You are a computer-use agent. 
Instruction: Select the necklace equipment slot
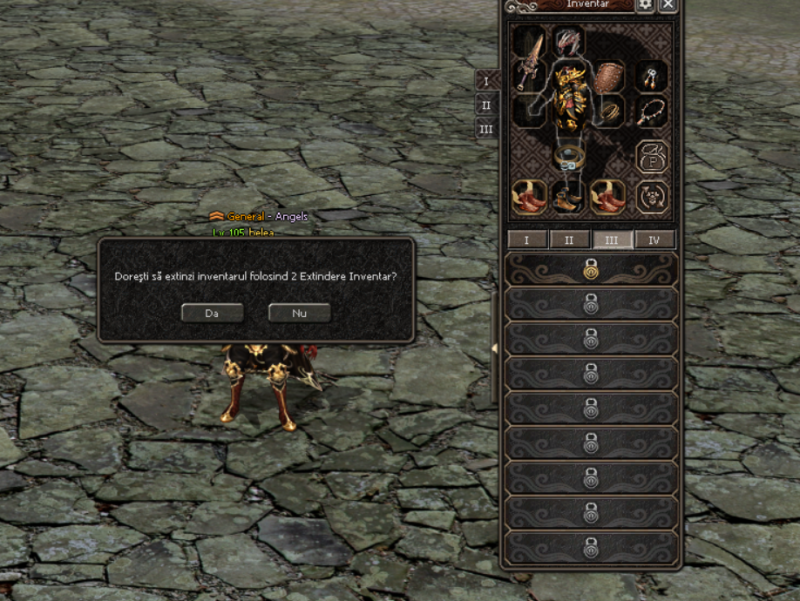(x=651, y=111)
